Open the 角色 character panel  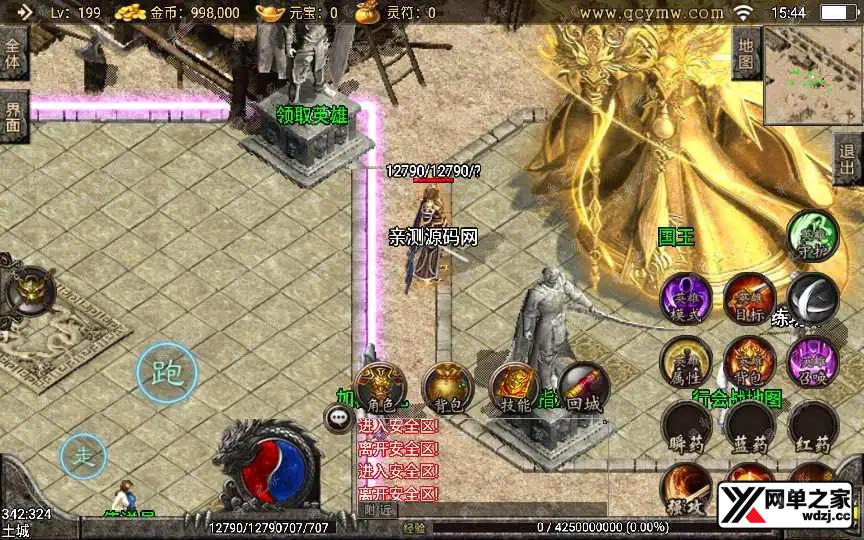pos(381,388)
